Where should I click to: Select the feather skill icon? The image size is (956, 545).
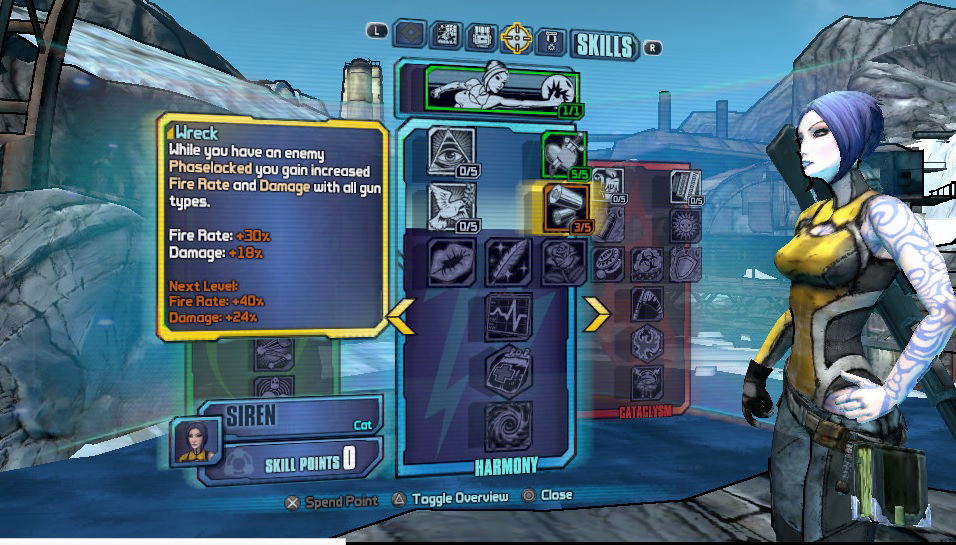pyautogui.click(x=508, y=262)
